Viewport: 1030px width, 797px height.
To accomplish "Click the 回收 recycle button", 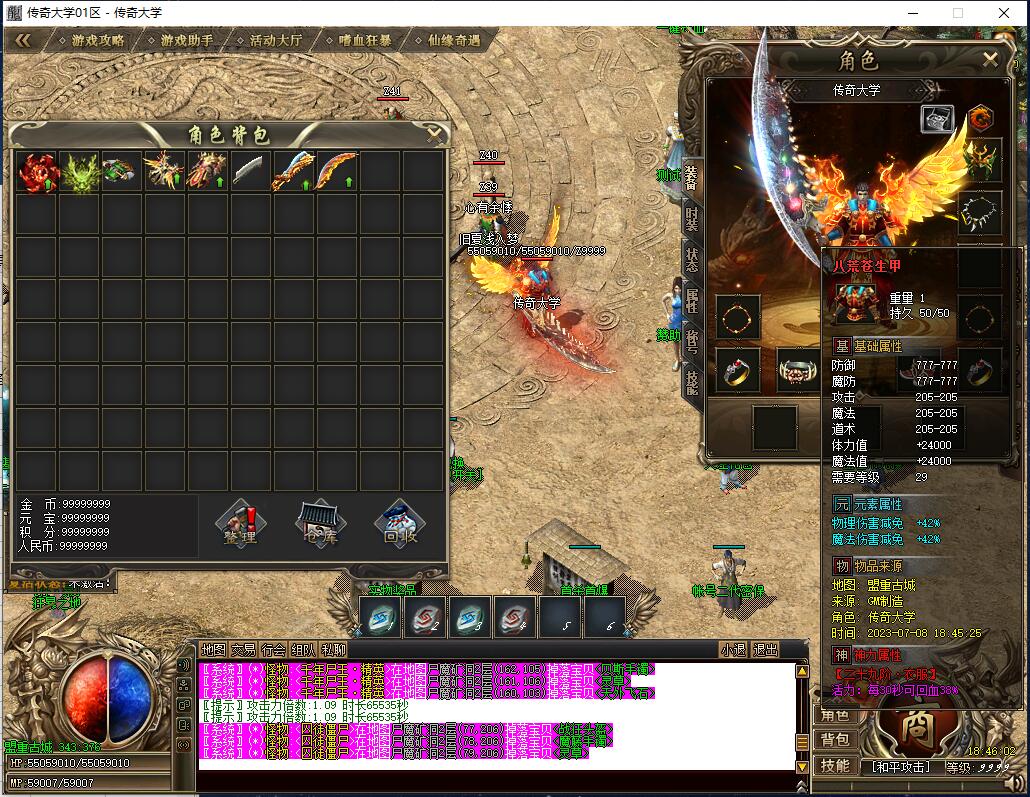I will [400, 523].
